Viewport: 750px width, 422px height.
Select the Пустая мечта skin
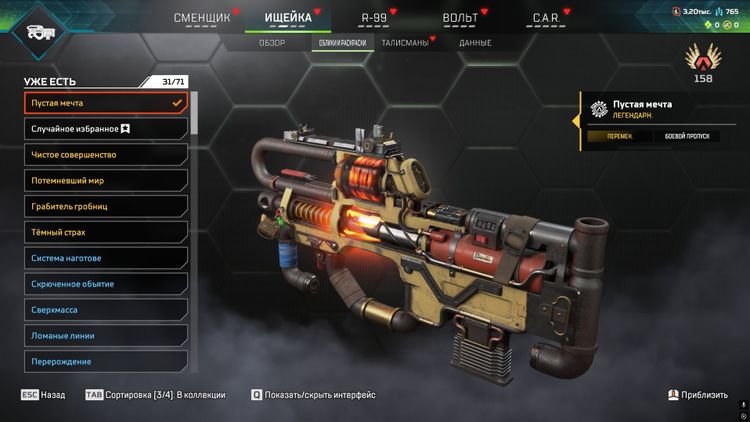pyautogui.click(x=106, y=103)
